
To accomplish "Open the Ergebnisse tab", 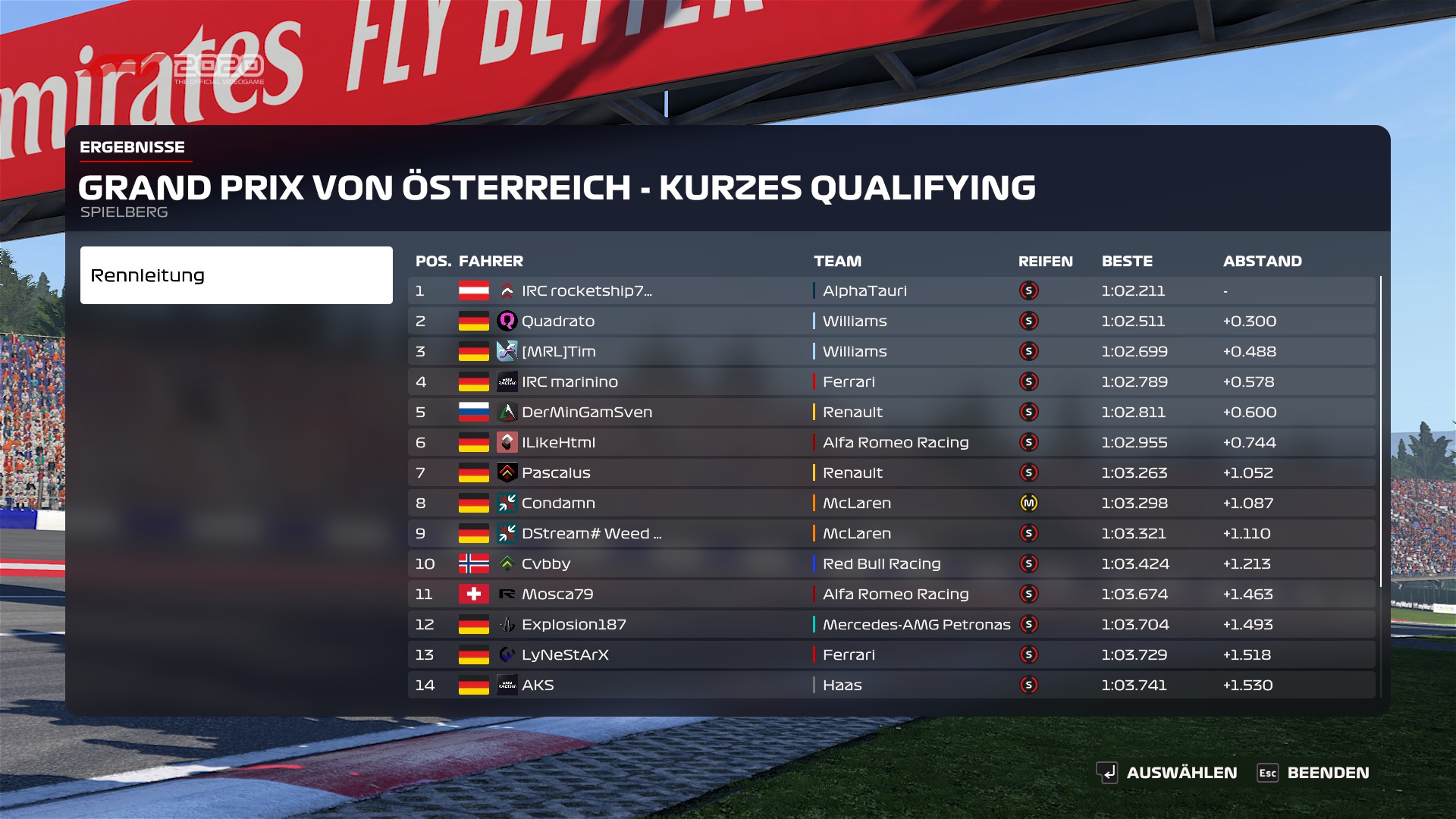I will (133, 147).
